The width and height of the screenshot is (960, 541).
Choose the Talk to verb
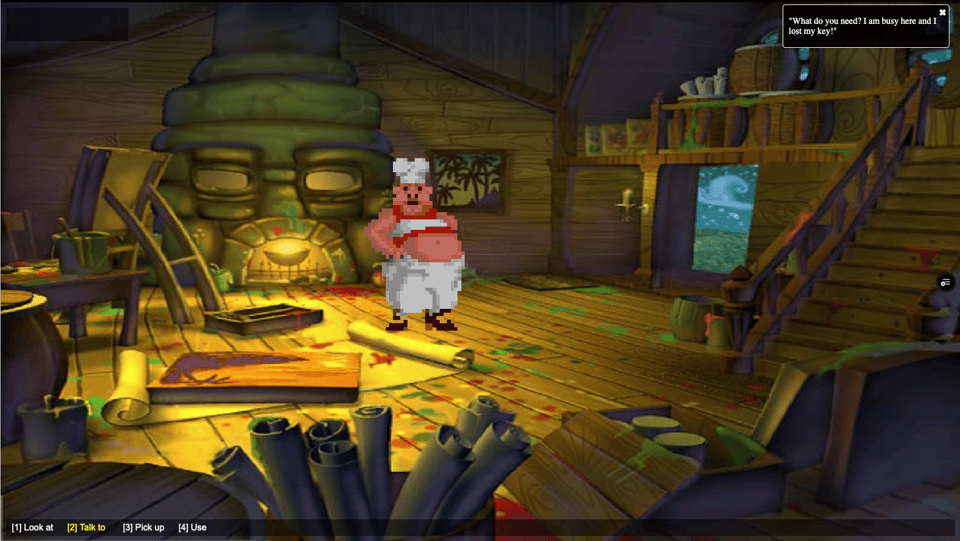(86, 527)
